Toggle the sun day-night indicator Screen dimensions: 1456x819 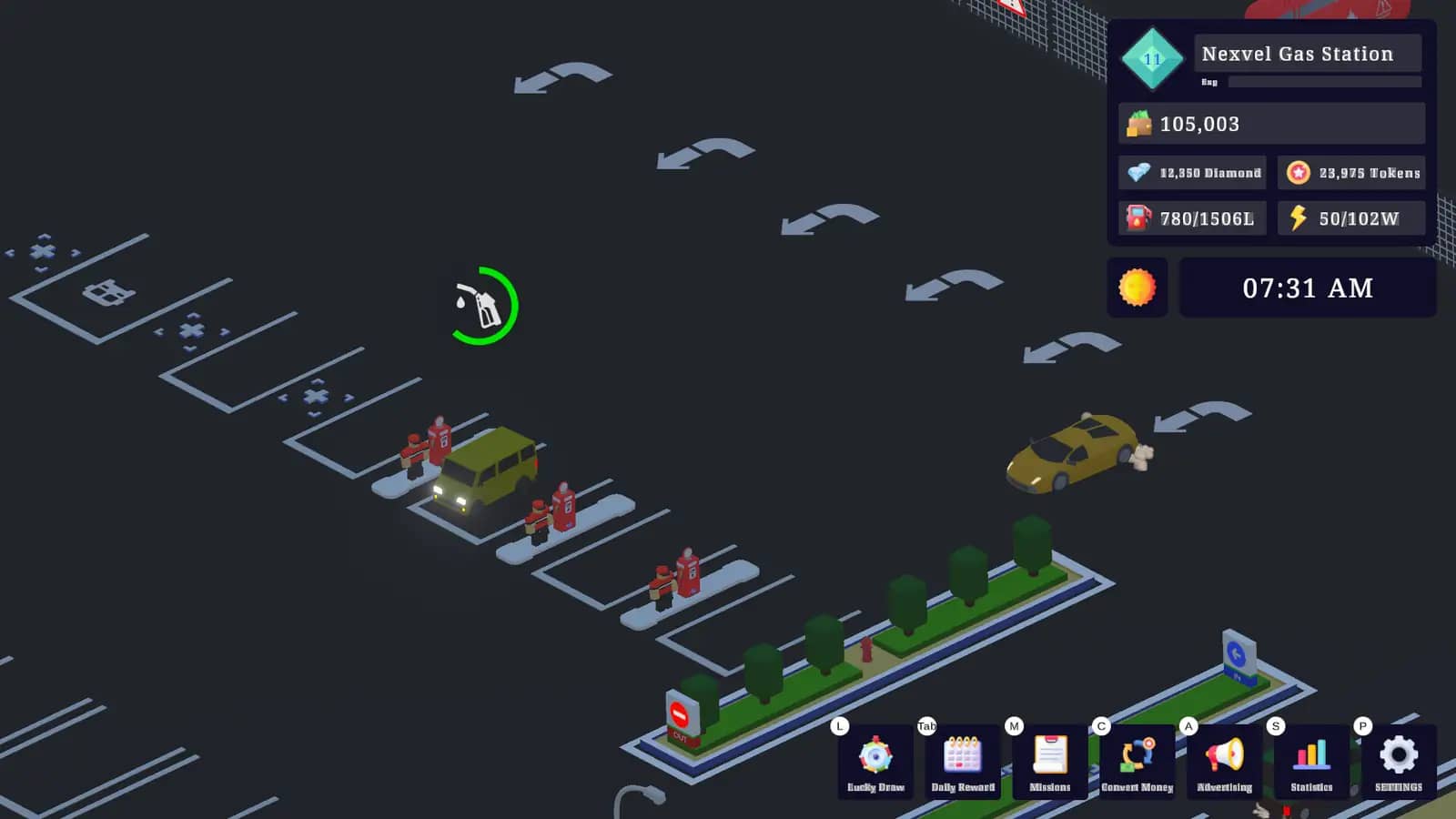(x=1136, y=288)
